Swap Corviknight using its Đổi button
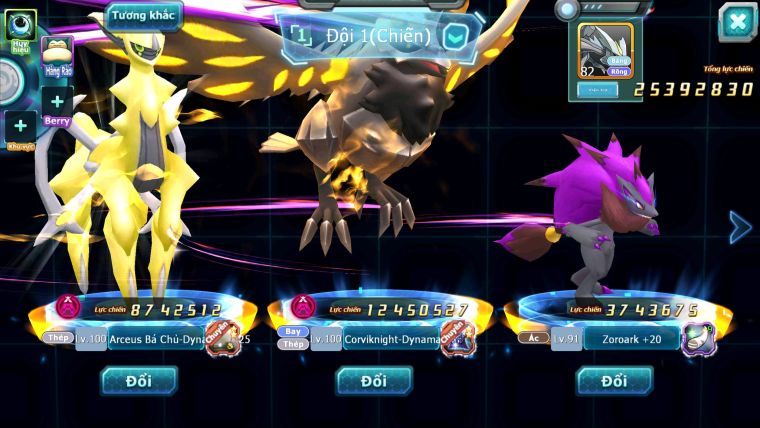The width and height of the screenshot is (760, 428). [374, 381]
